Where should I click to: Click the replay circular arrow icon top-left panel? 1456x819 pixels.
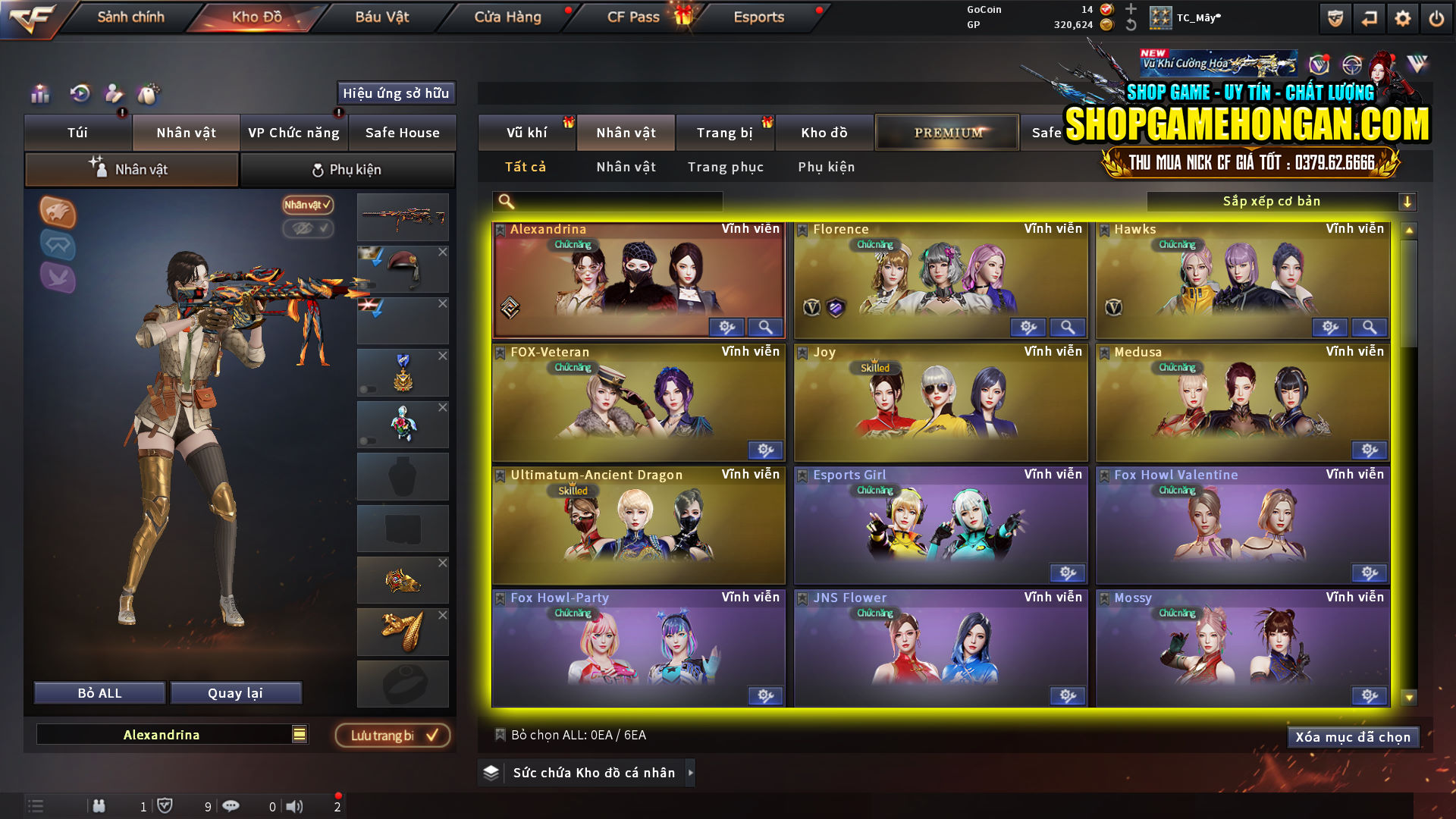pos(80,93)
